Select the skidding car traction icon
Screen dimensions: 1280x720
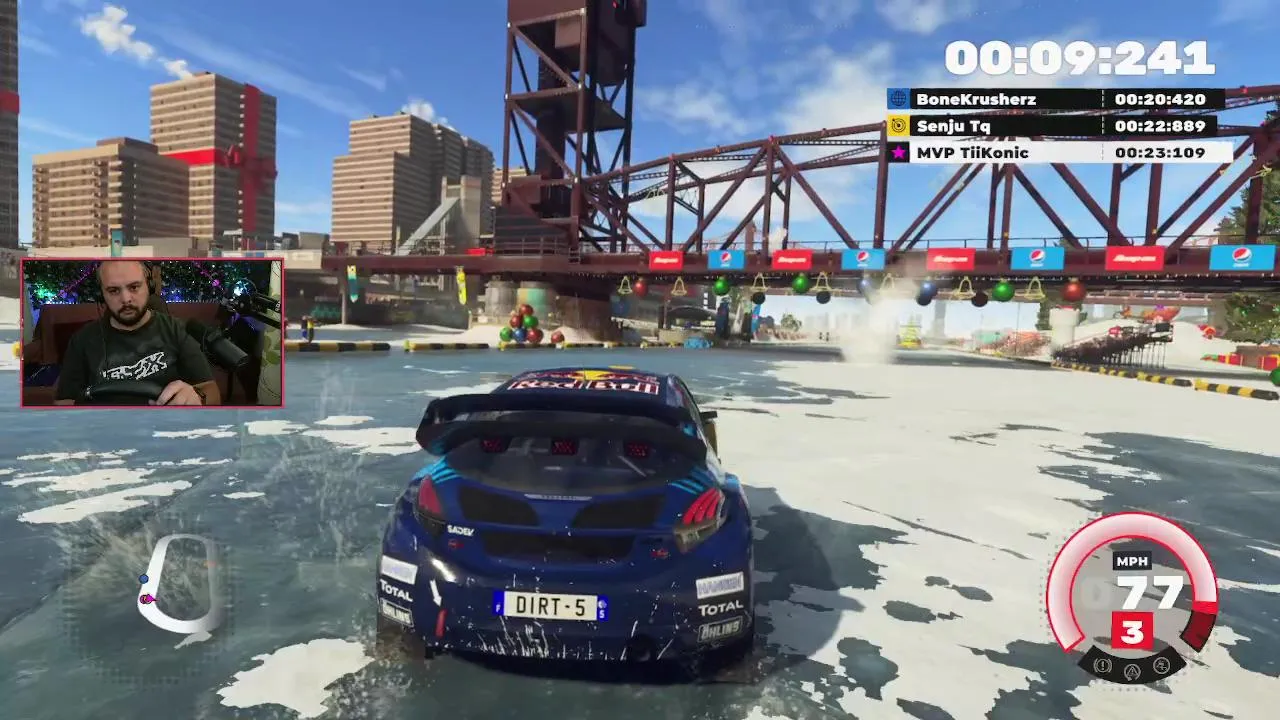[1161, 665]
